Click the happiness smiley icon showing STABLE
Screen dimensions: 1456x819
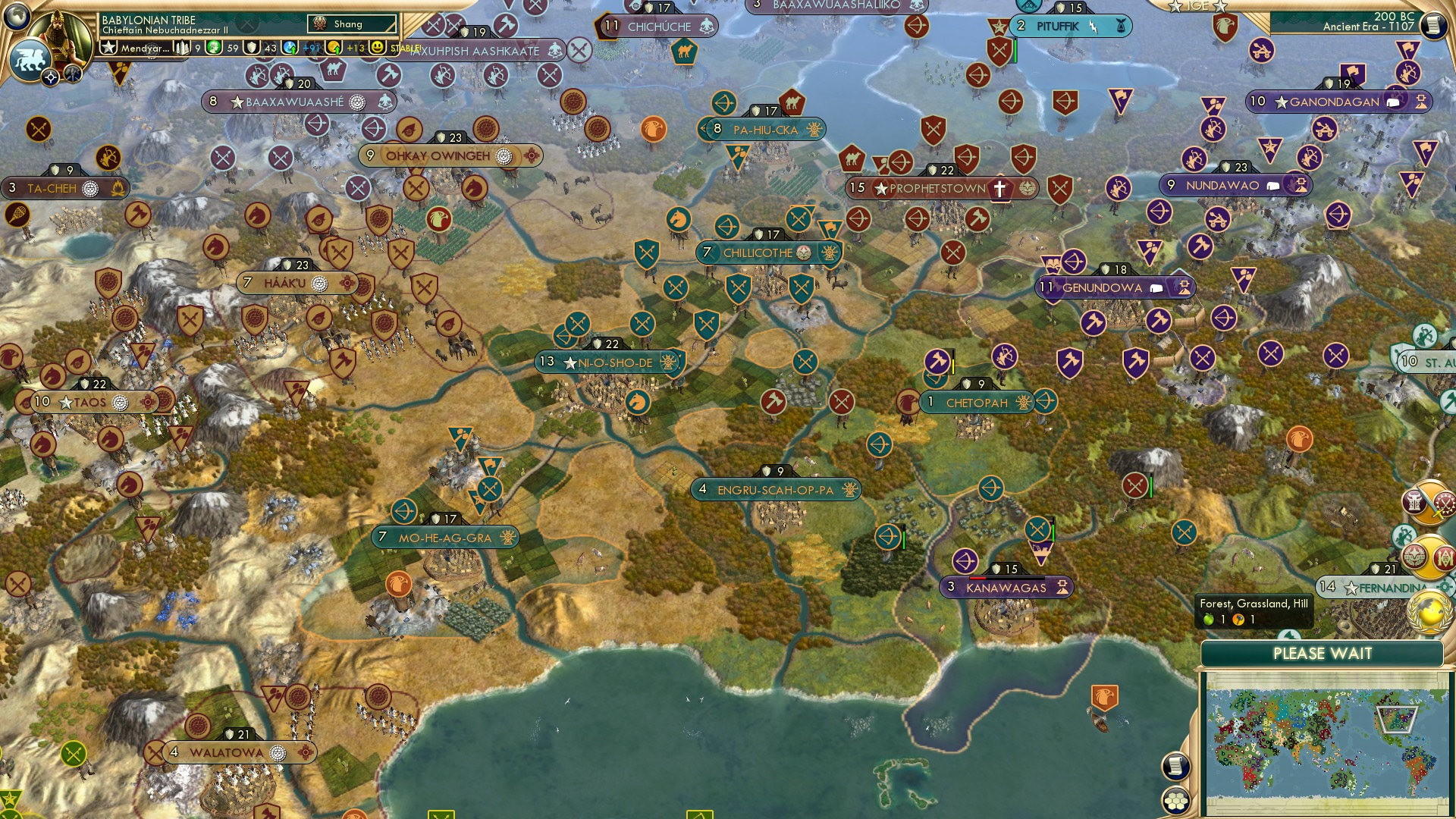pos(376,47)
